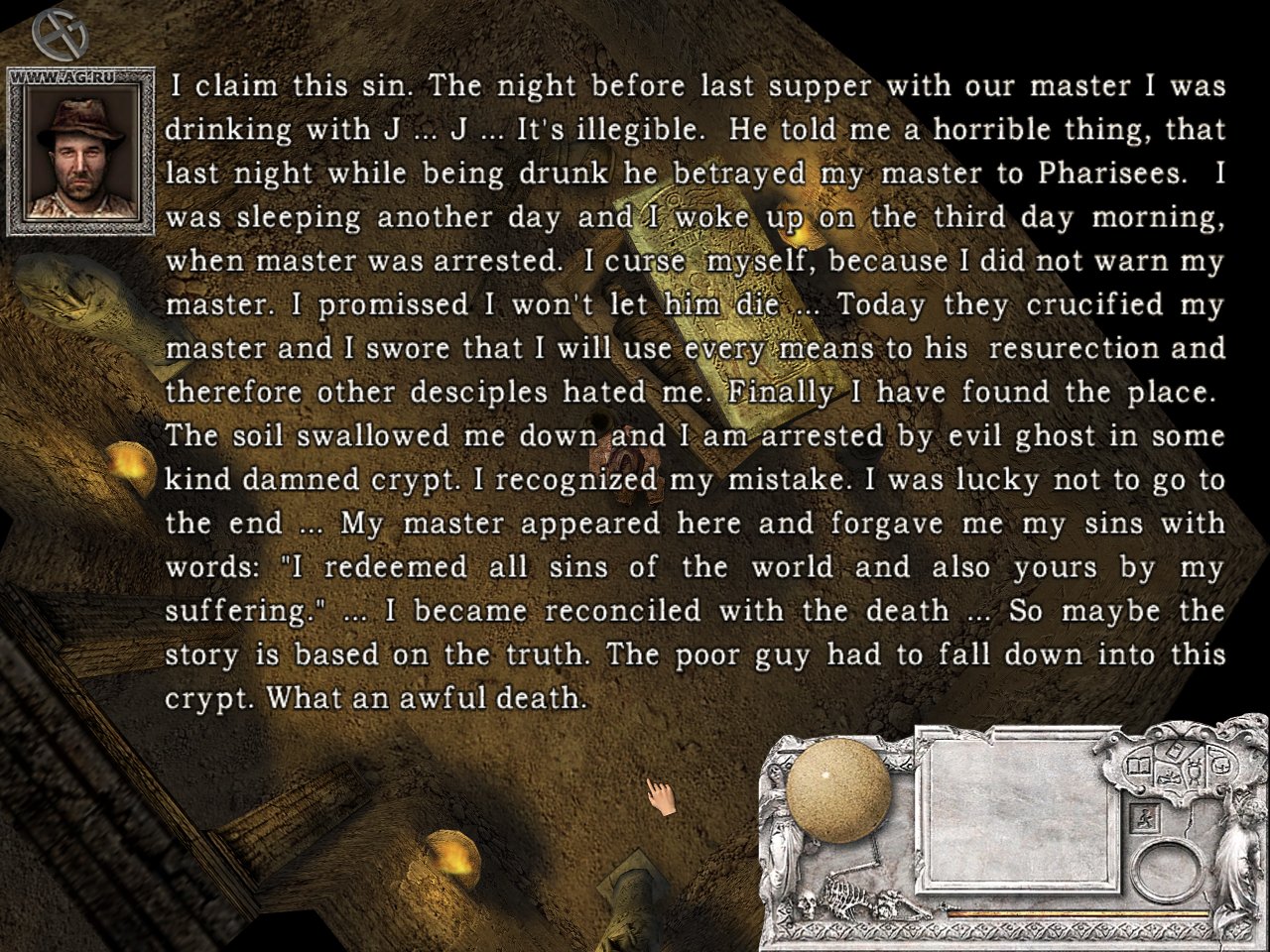
Task: Select the scroll icon in the panel's icon cluster
Action: 1176,751
